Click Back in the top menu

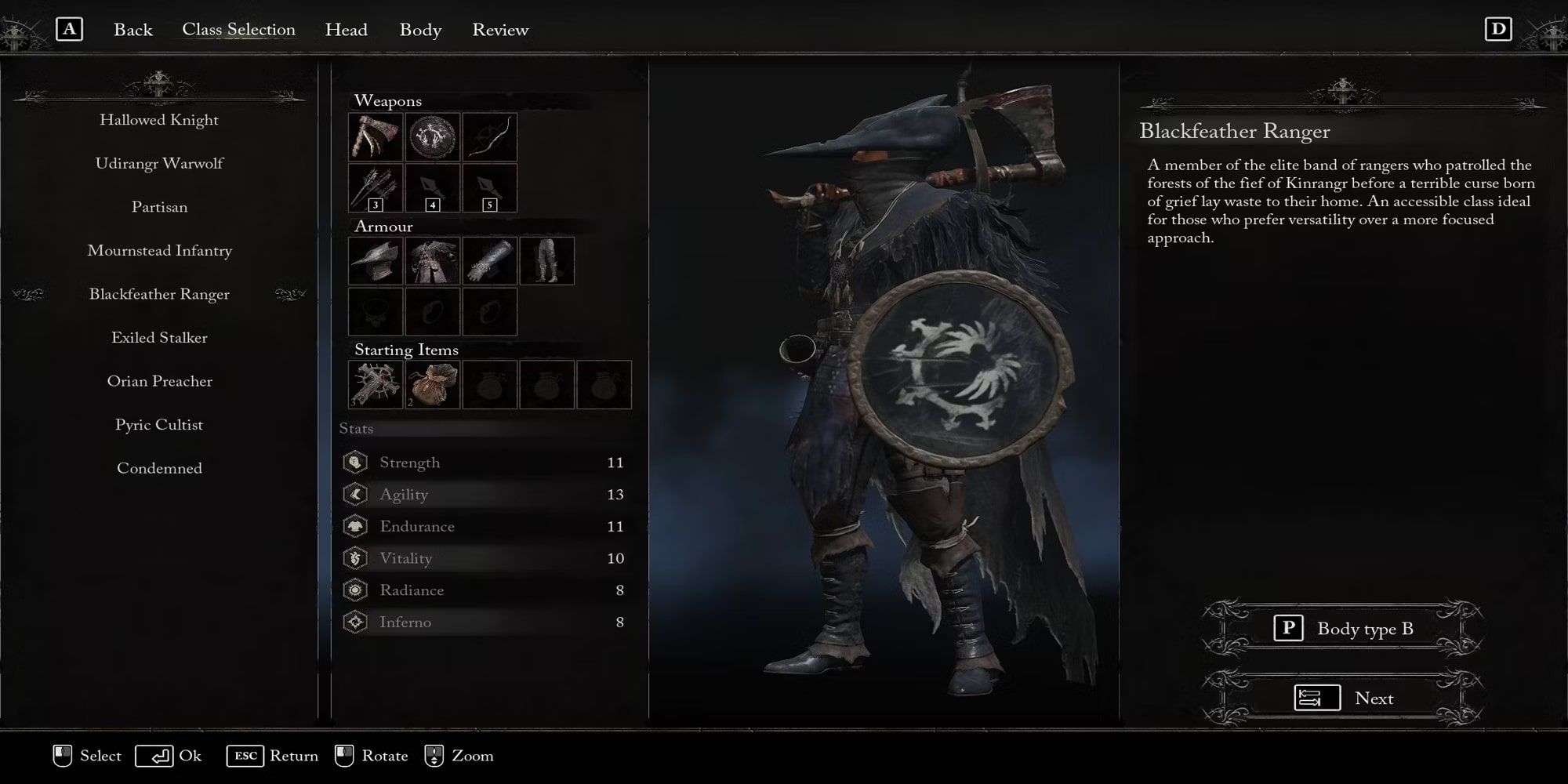[x=133, y=30]
